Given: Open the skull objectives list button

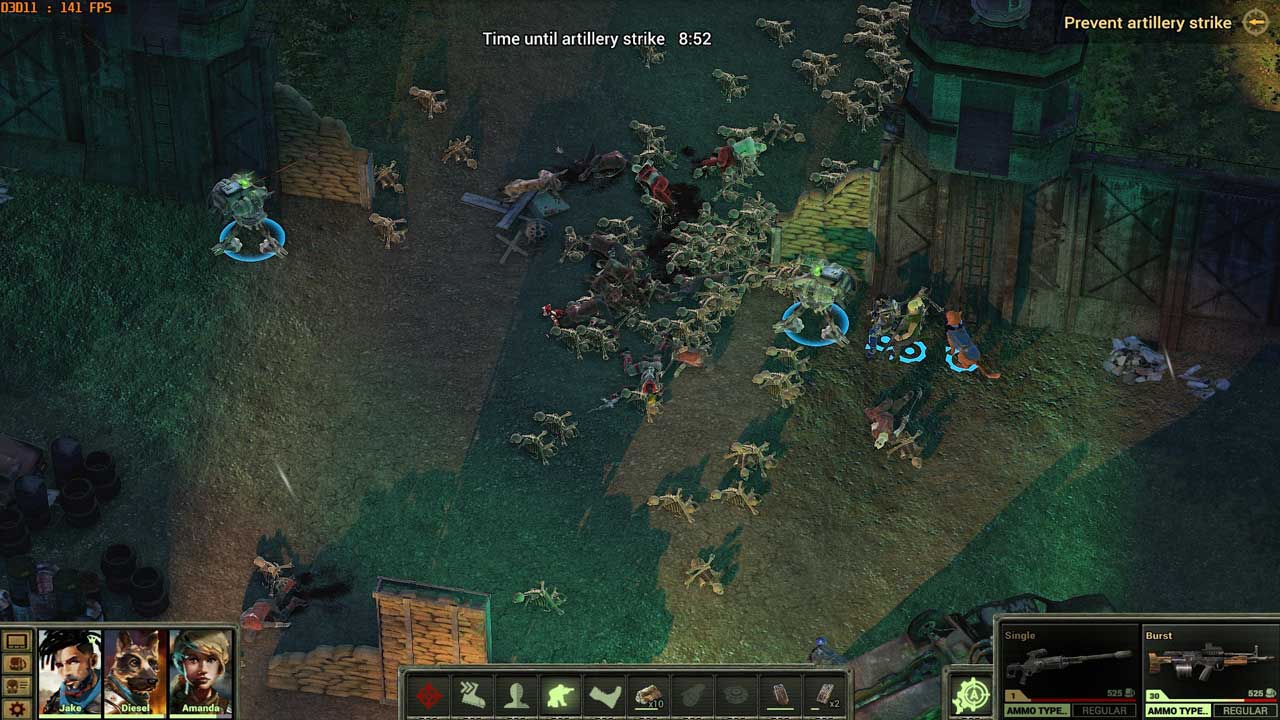Looking at the screenshot, I should (x=17, y=686).
